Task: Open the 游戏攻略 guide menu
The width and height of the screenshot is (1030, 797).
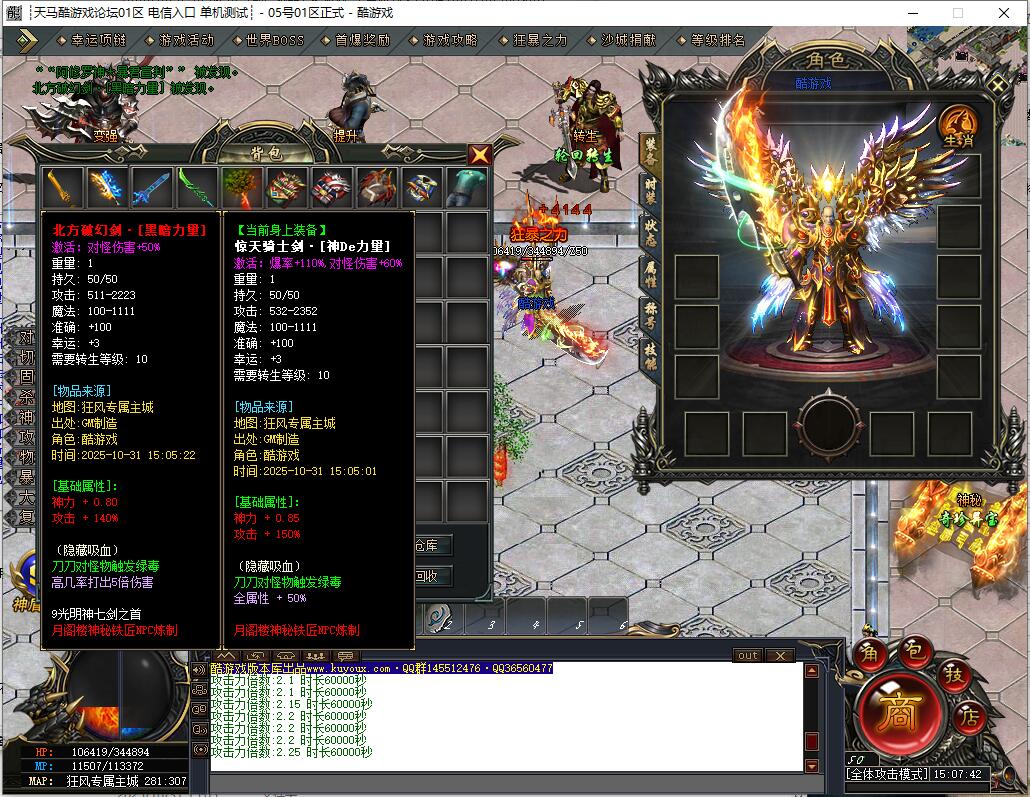Action: click(450, 41)
